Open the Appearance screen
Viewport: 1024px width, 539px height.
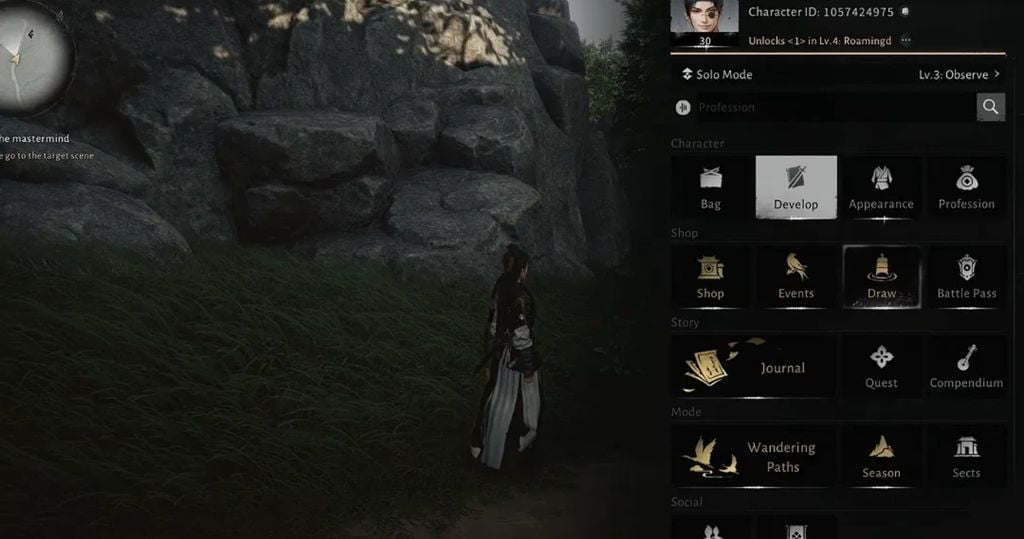(881, 188)
